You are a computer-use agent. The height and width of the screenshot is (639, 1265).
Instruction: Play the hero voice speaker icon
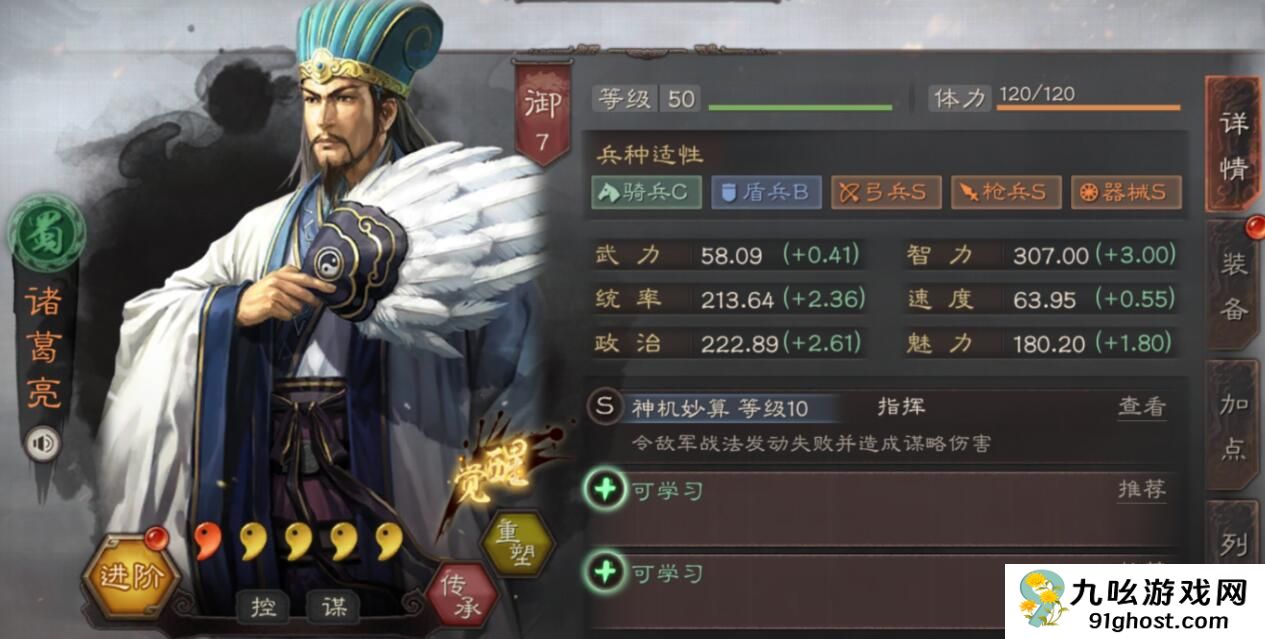click(x=43, y=443)
